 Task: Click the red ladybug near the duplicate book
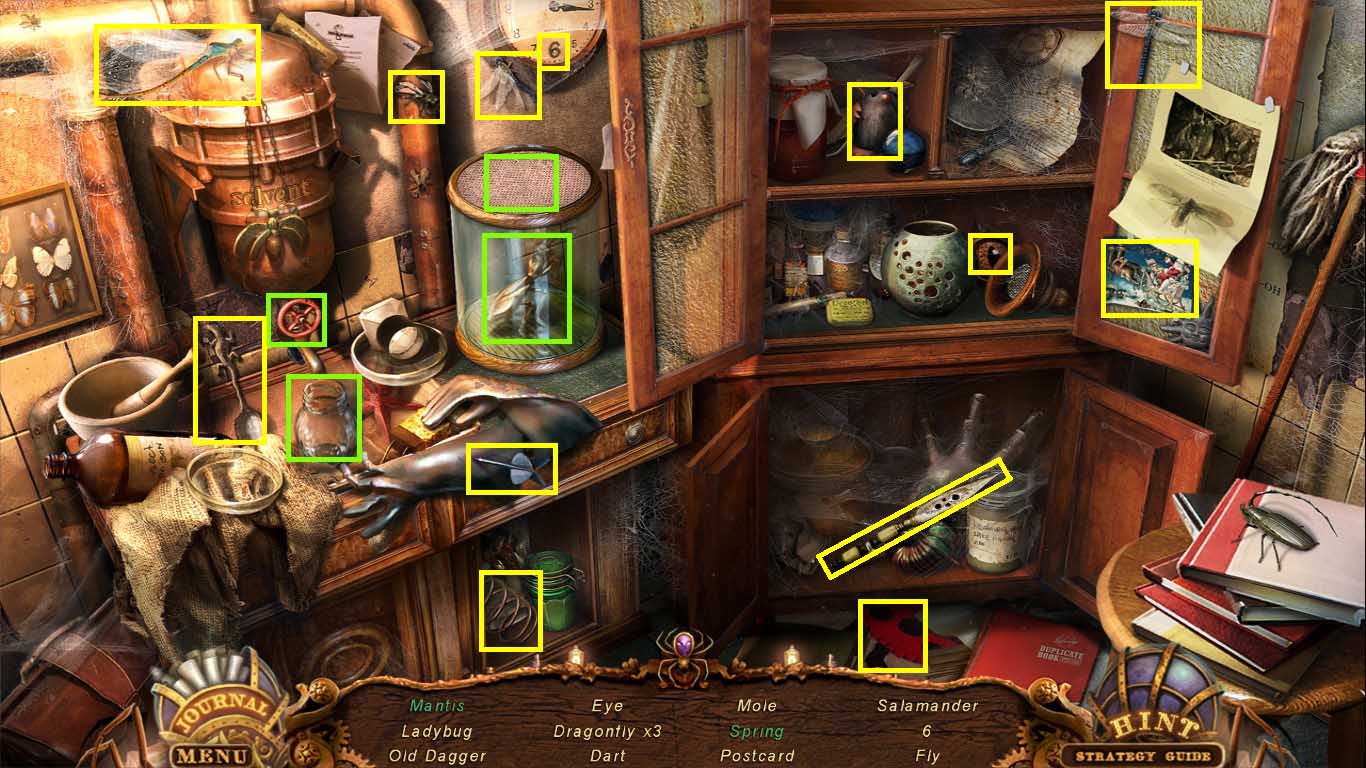(x=892, y=635)
